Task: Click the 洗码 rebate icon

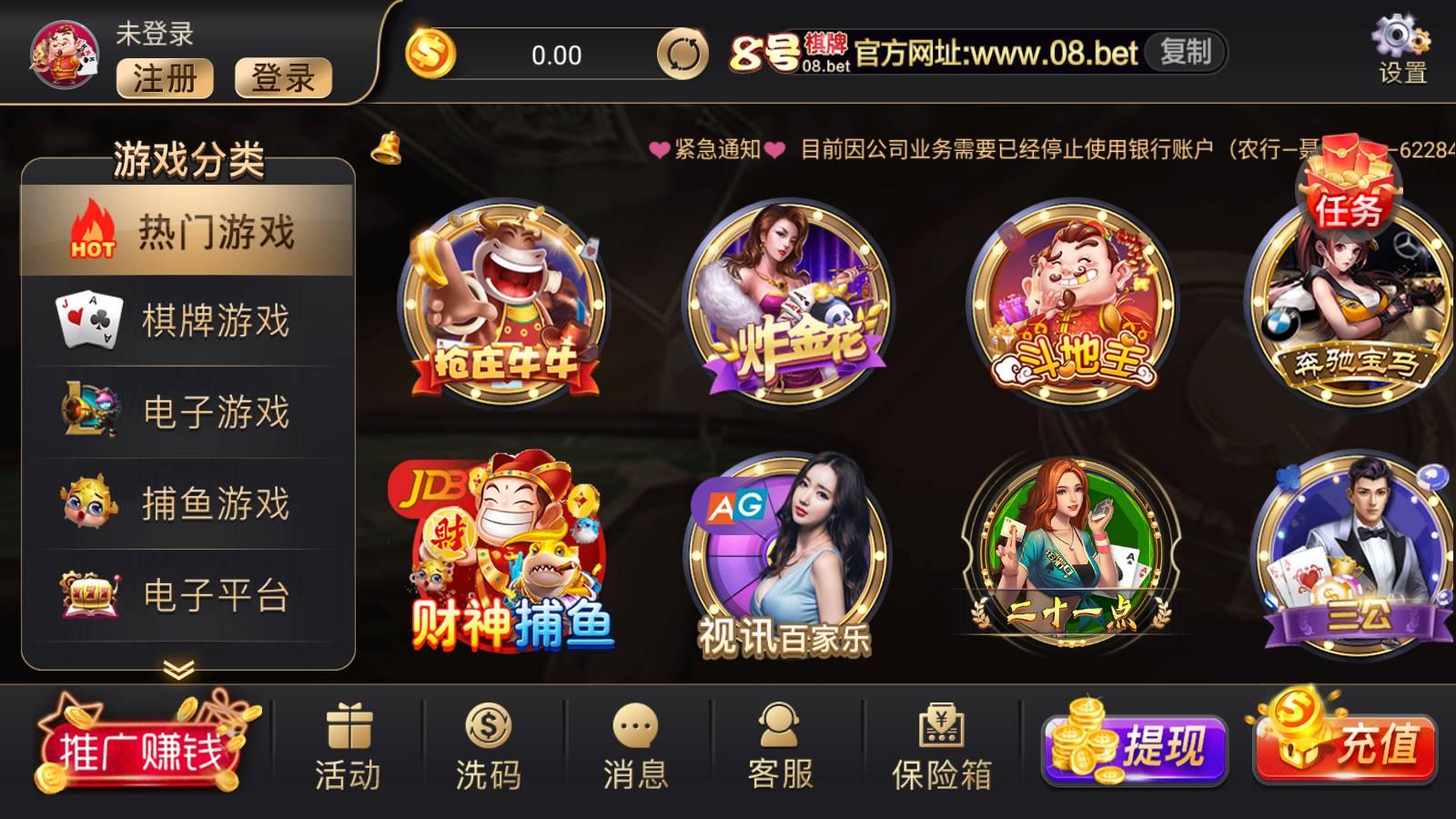Action: [x=490, y=737]
